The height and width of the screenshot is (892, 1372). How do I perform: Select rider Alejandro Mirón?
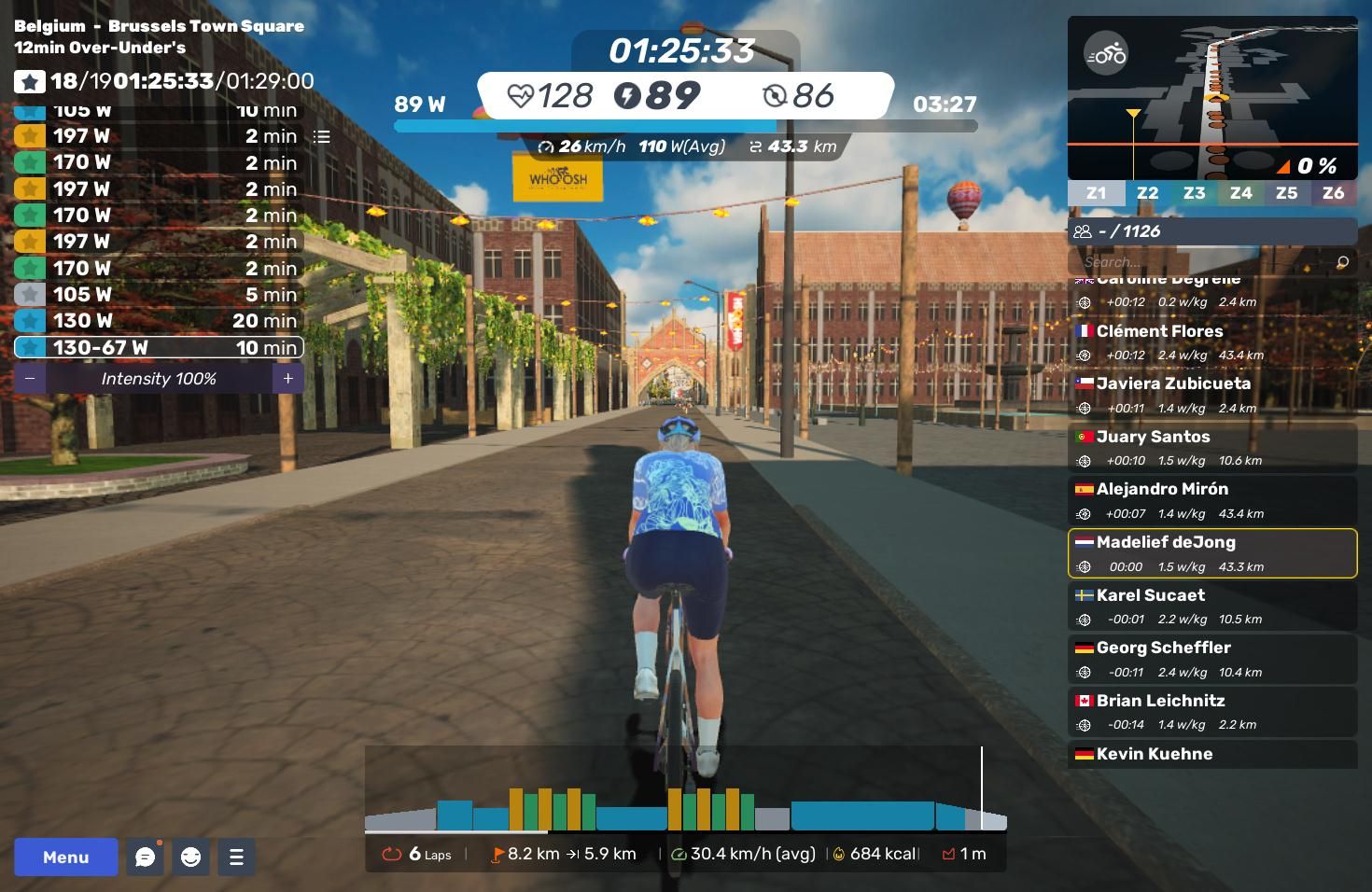(x=1211, y=500)
